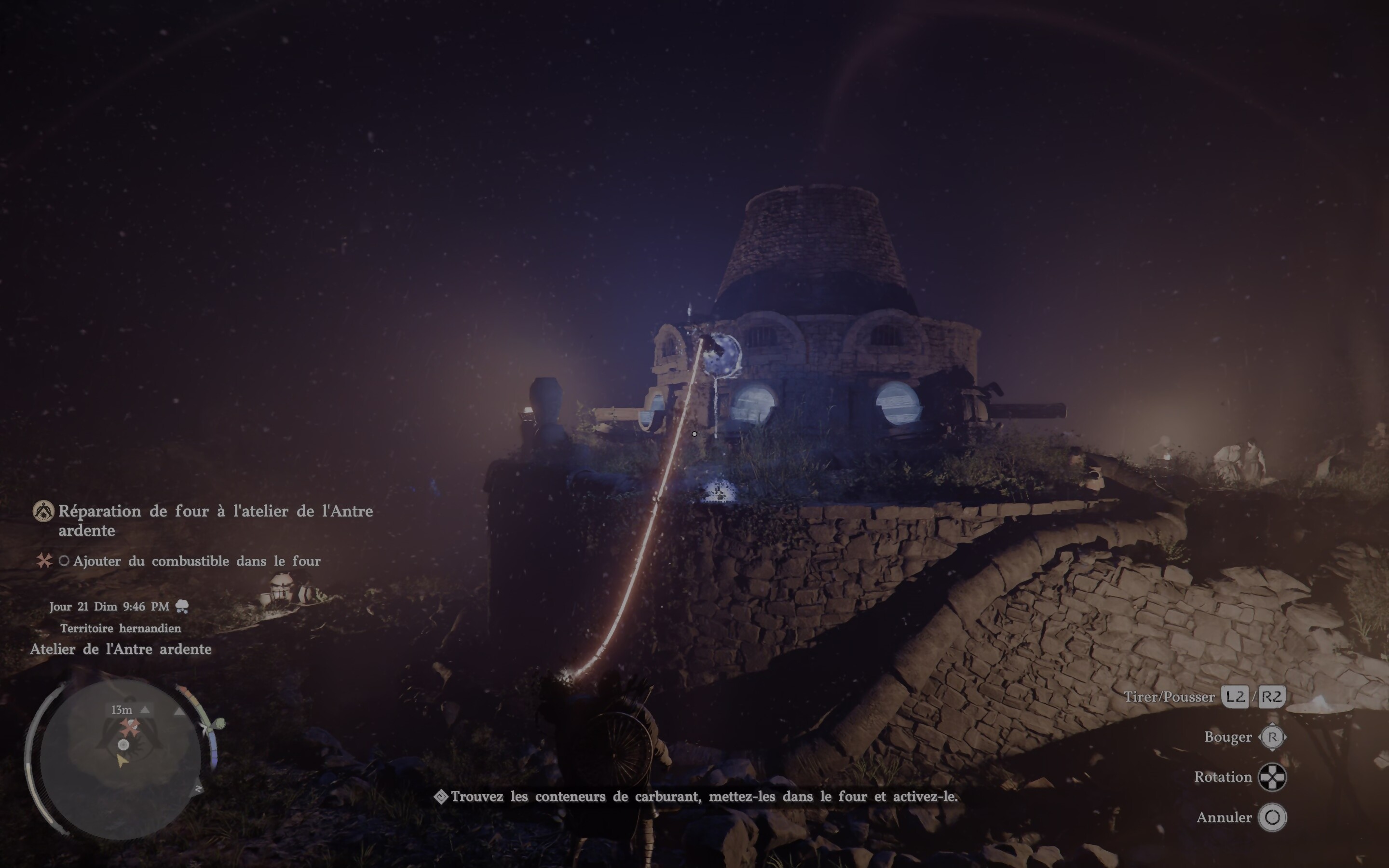Select the furnace repair quest title in tracker

[x=215, y=520]
